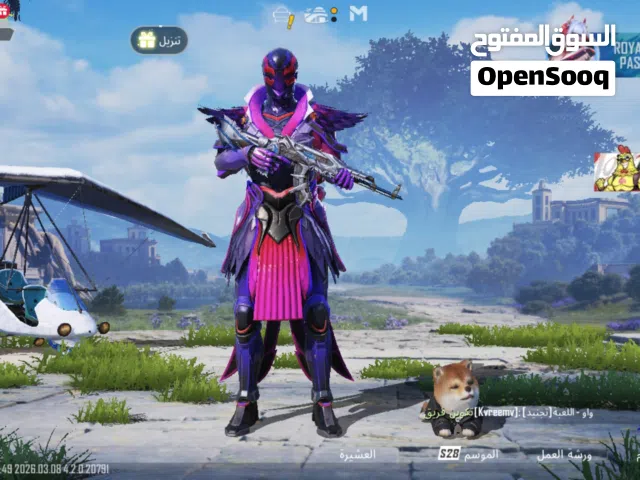
Task: Open the chicken mascot event icon
Action: [x=616, y=171]
